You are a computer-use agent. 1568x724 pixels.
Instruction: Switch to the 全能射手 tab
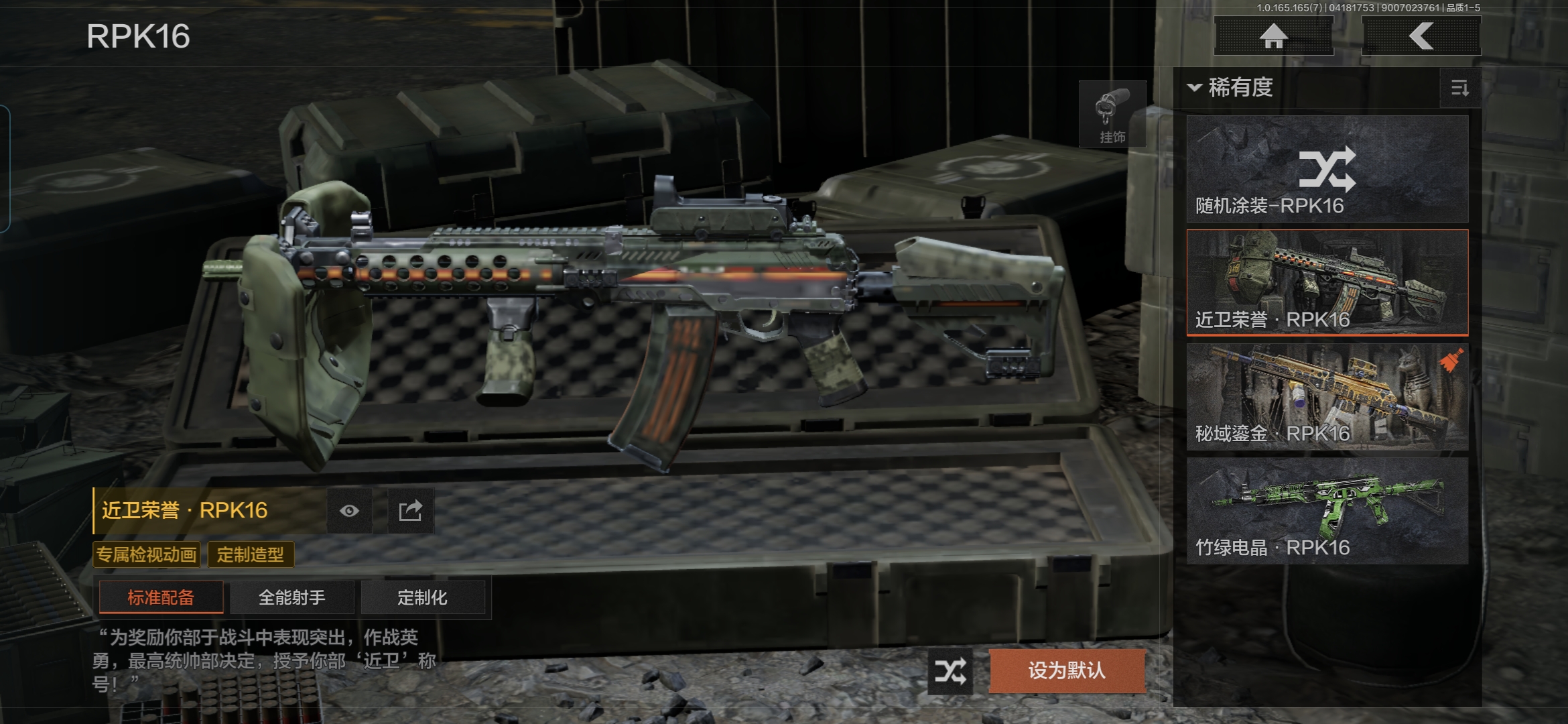291,597
